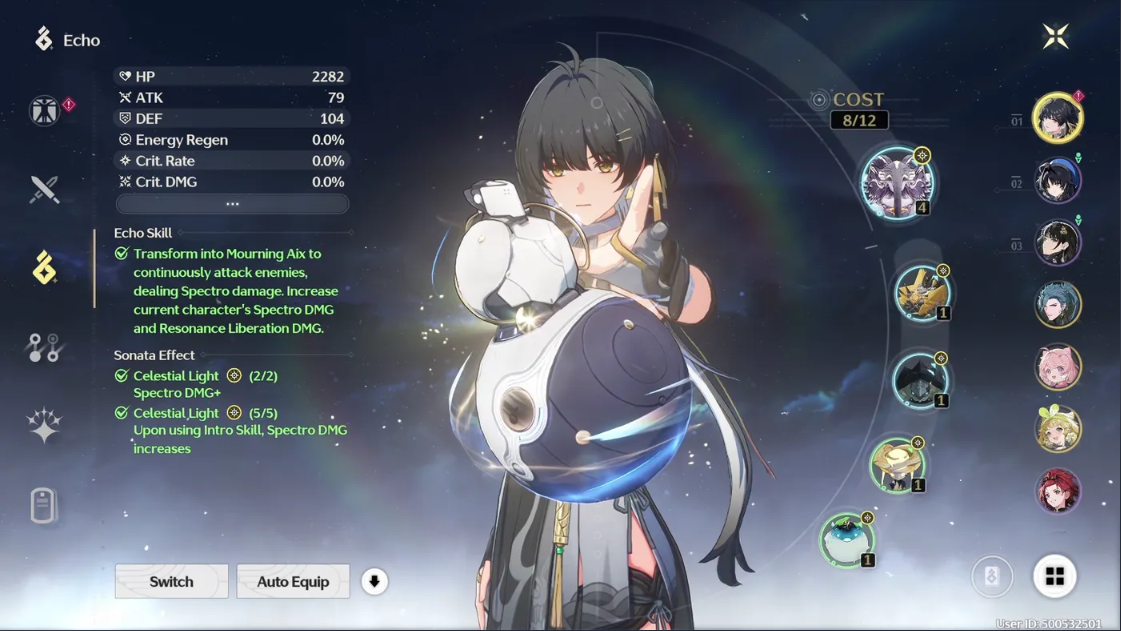Select the dark-haired character in slot 03
1121x631 pixels.
coord(1057,243)
